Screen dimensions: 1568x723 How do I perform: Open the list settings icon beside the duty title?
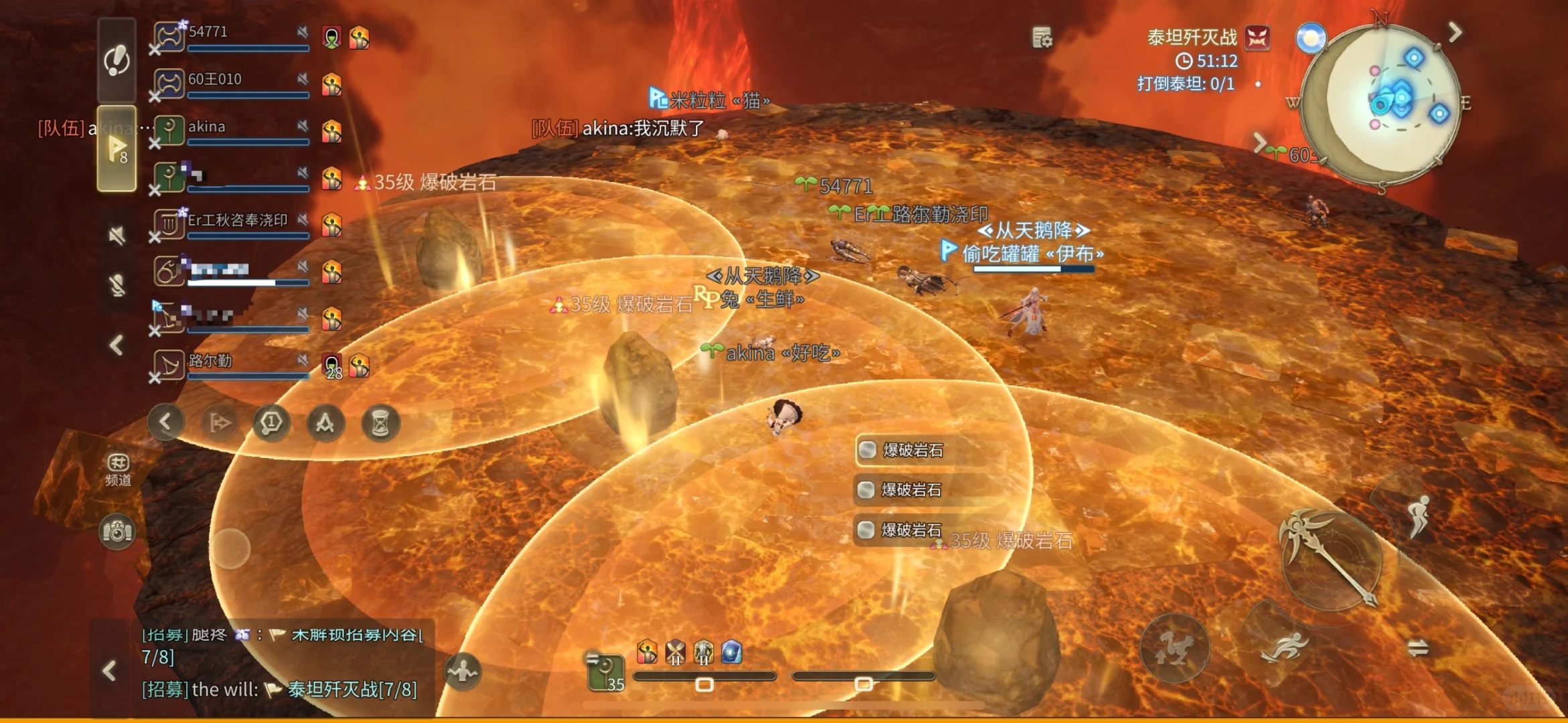click(1042, 37)
